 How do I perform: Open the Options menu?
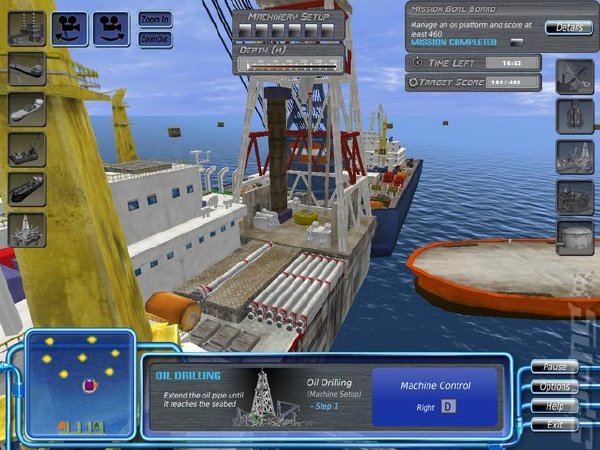[x=555, y=387]
